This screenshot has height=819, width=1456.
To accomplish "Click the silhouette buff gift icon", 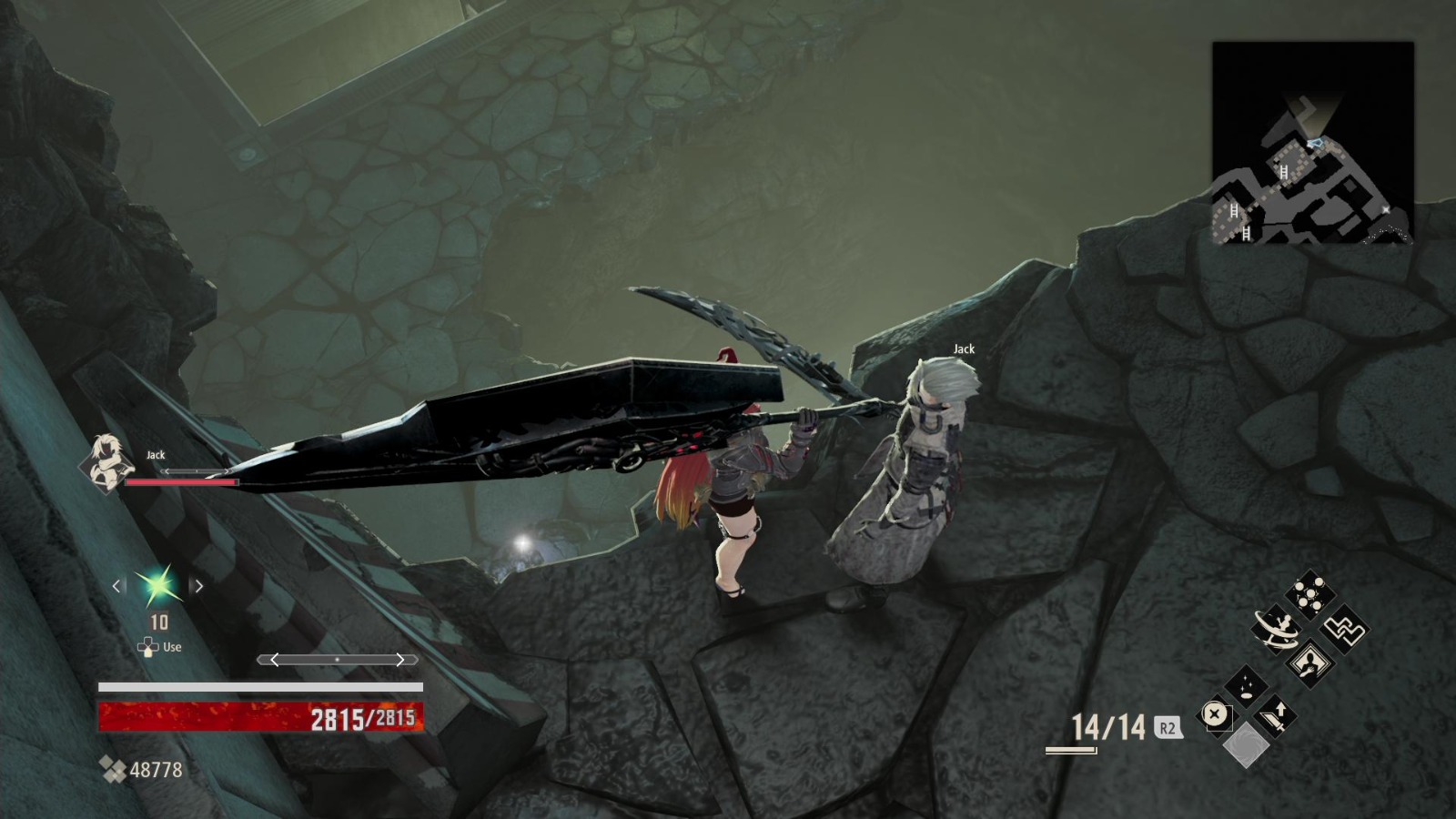I will pyautogui.click(x=1310, y=663).
